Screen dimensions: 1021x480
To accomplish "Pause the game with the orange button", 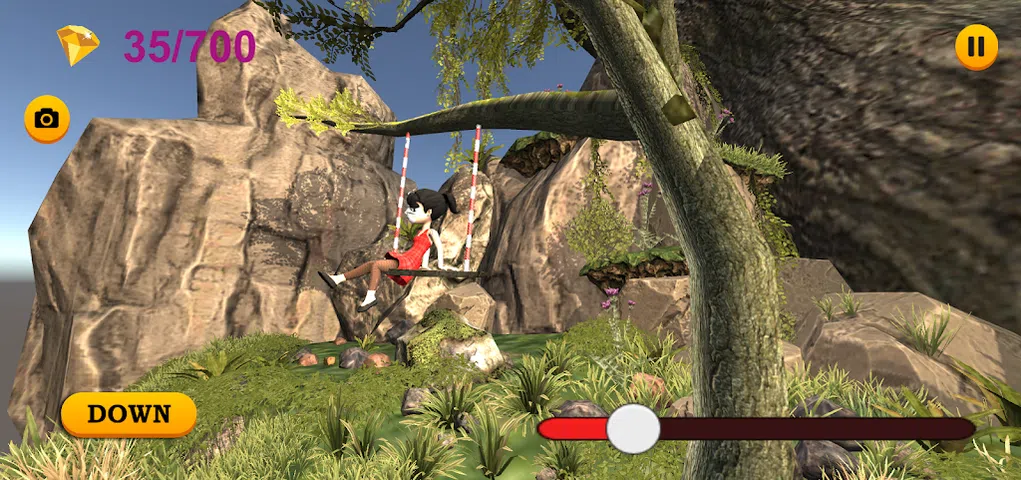I will tap(976, 47).
